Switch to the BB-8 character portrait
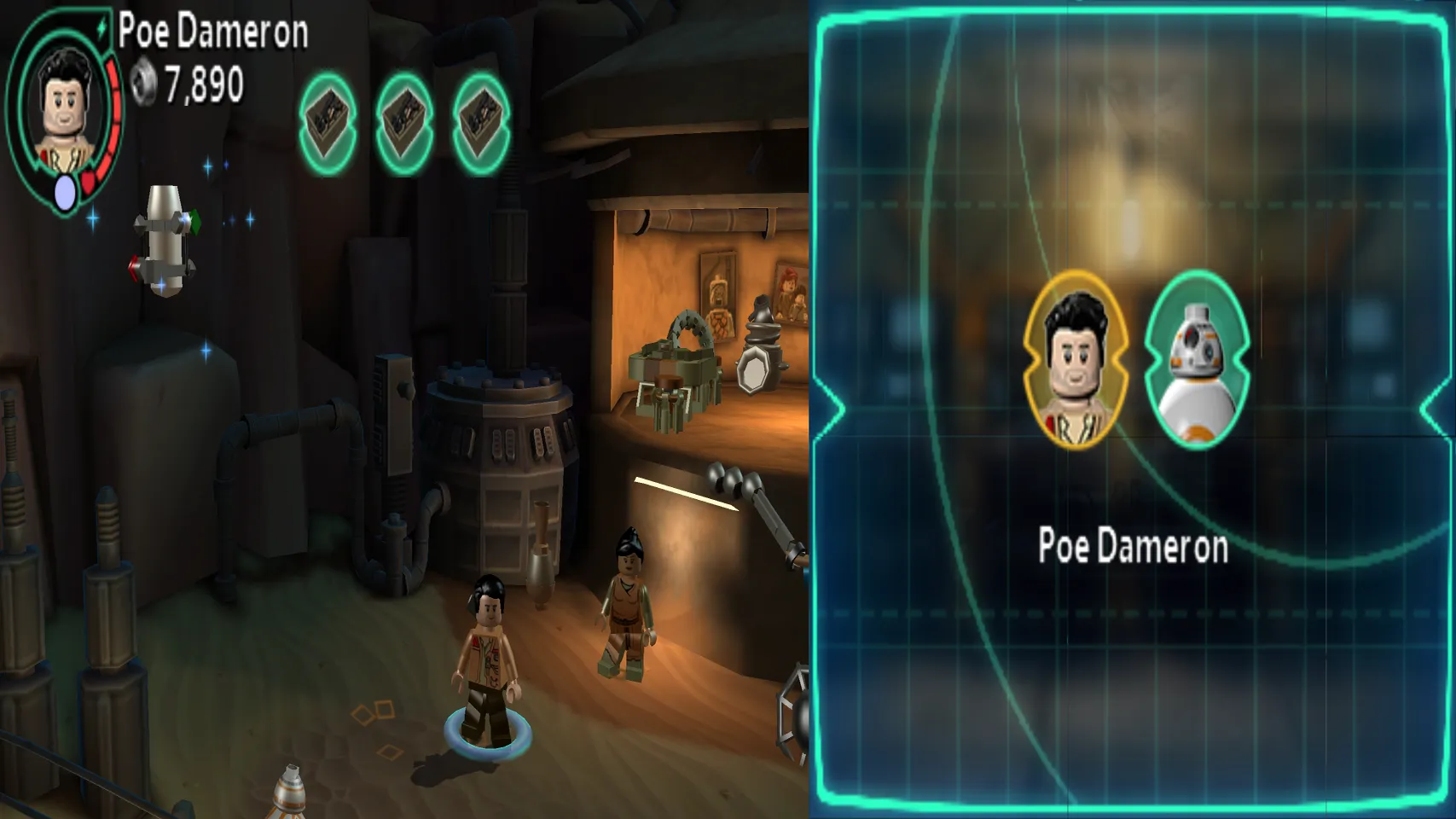The width and height of the screenshot is (1456, 819). pos(1197,360)
